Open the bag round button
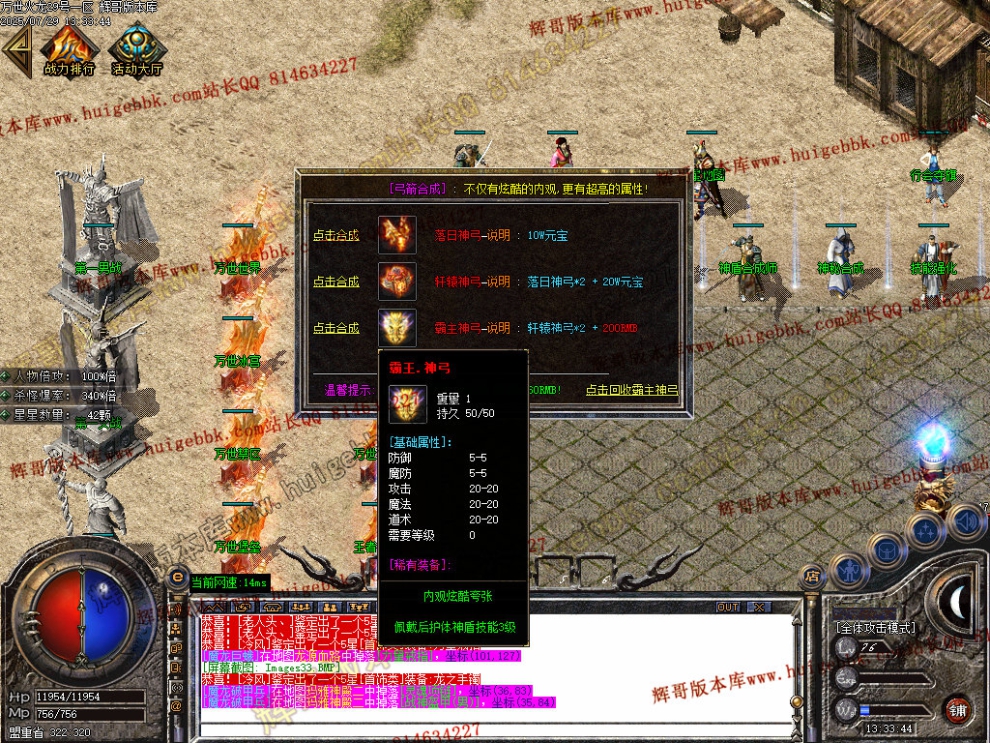 (887, 548)
